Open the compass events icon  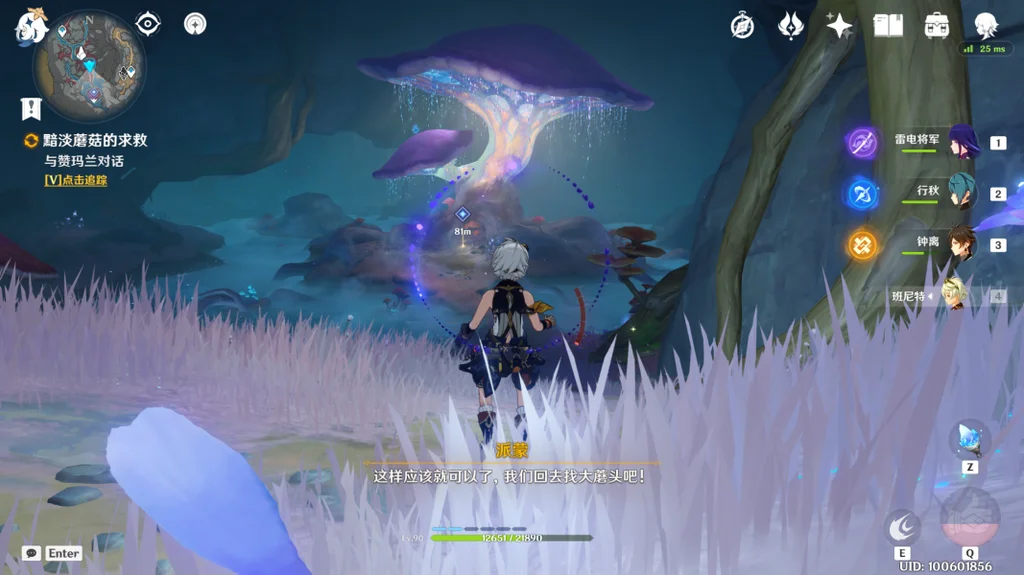[742, 26]
